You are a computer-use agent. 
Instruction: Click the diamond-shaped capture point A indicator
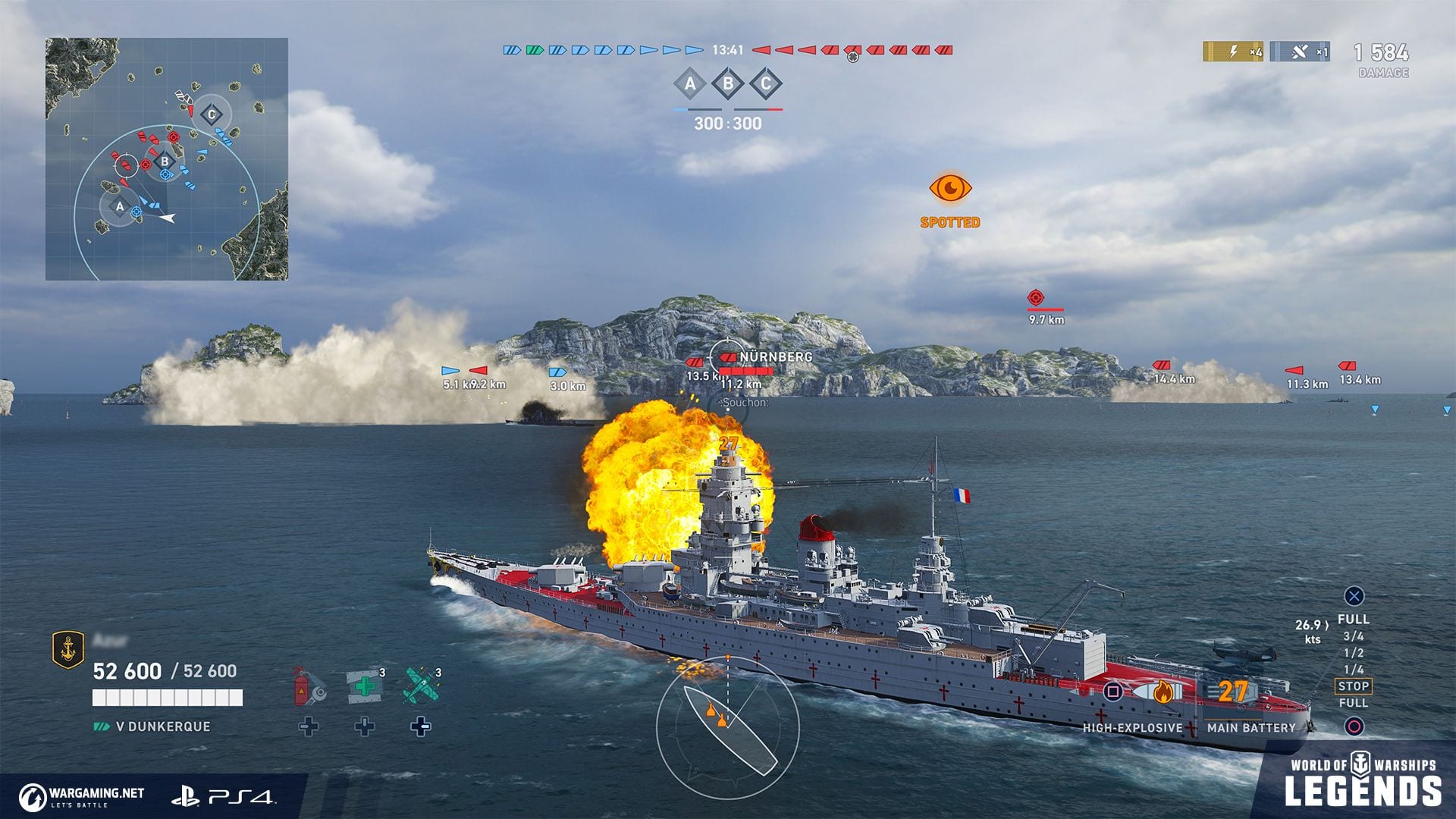click(x=690, y=84)
